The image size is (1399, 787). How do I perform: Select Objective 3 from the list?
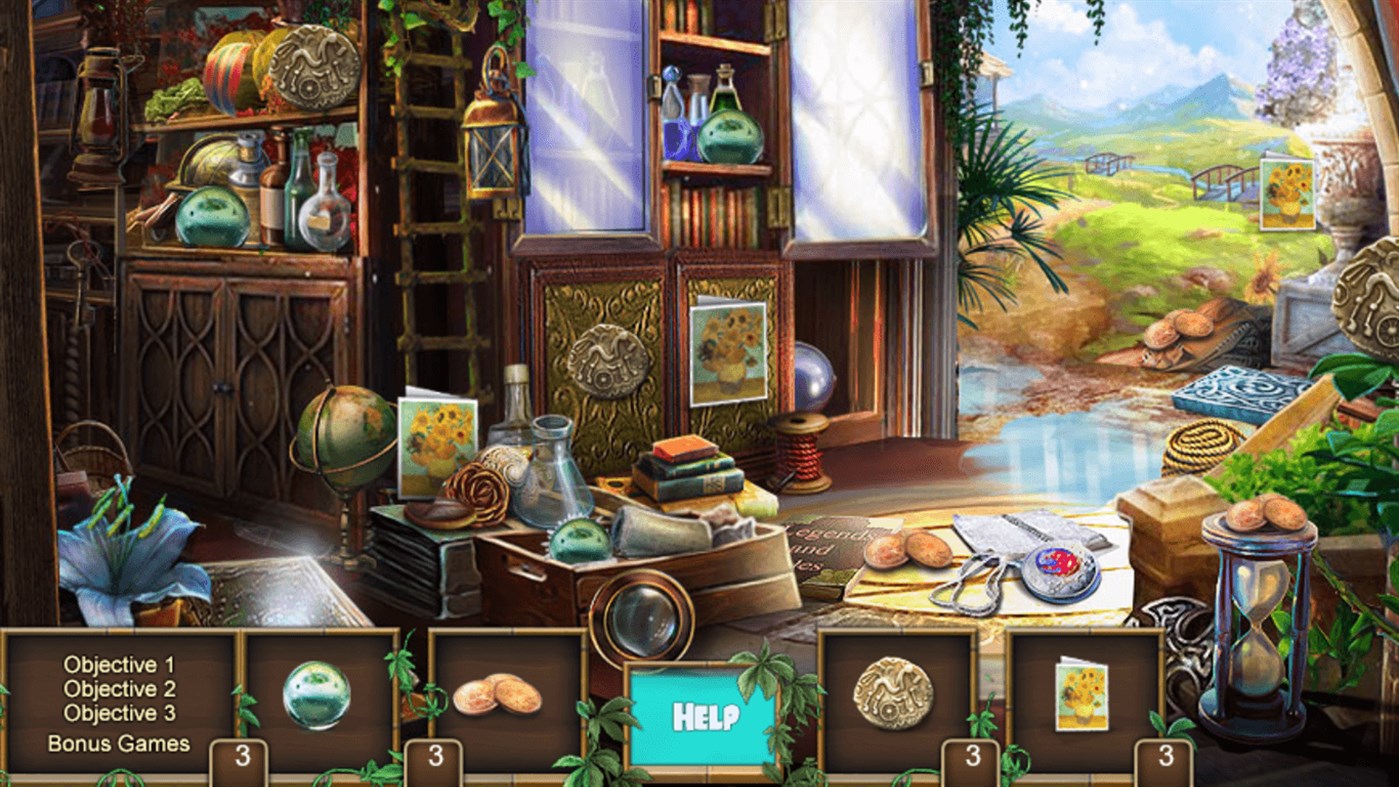click(x=119, y=712)
